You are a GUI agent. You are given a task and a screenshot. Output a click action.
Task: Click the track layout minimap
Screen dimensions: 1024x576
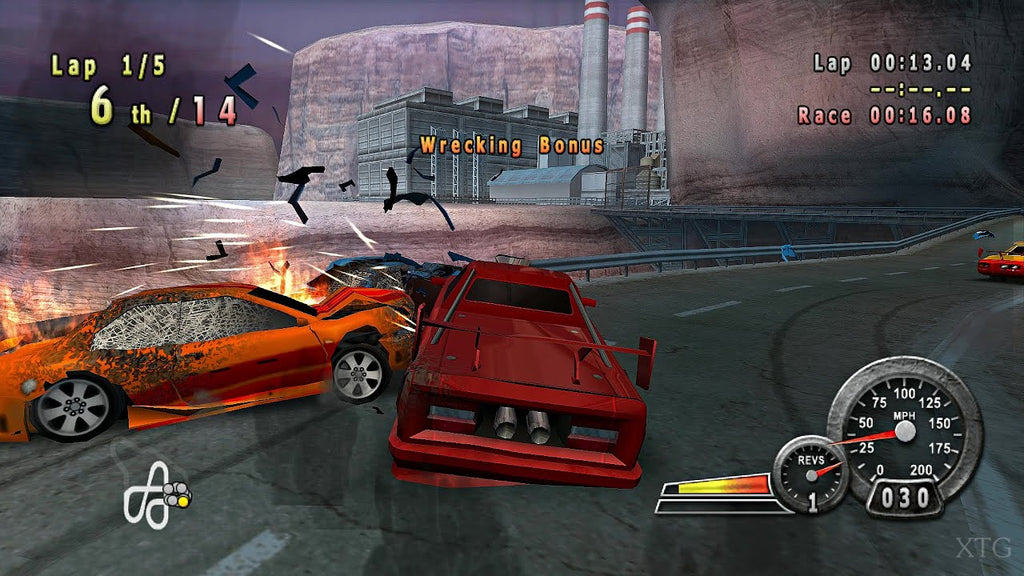(x=155, y=494)
